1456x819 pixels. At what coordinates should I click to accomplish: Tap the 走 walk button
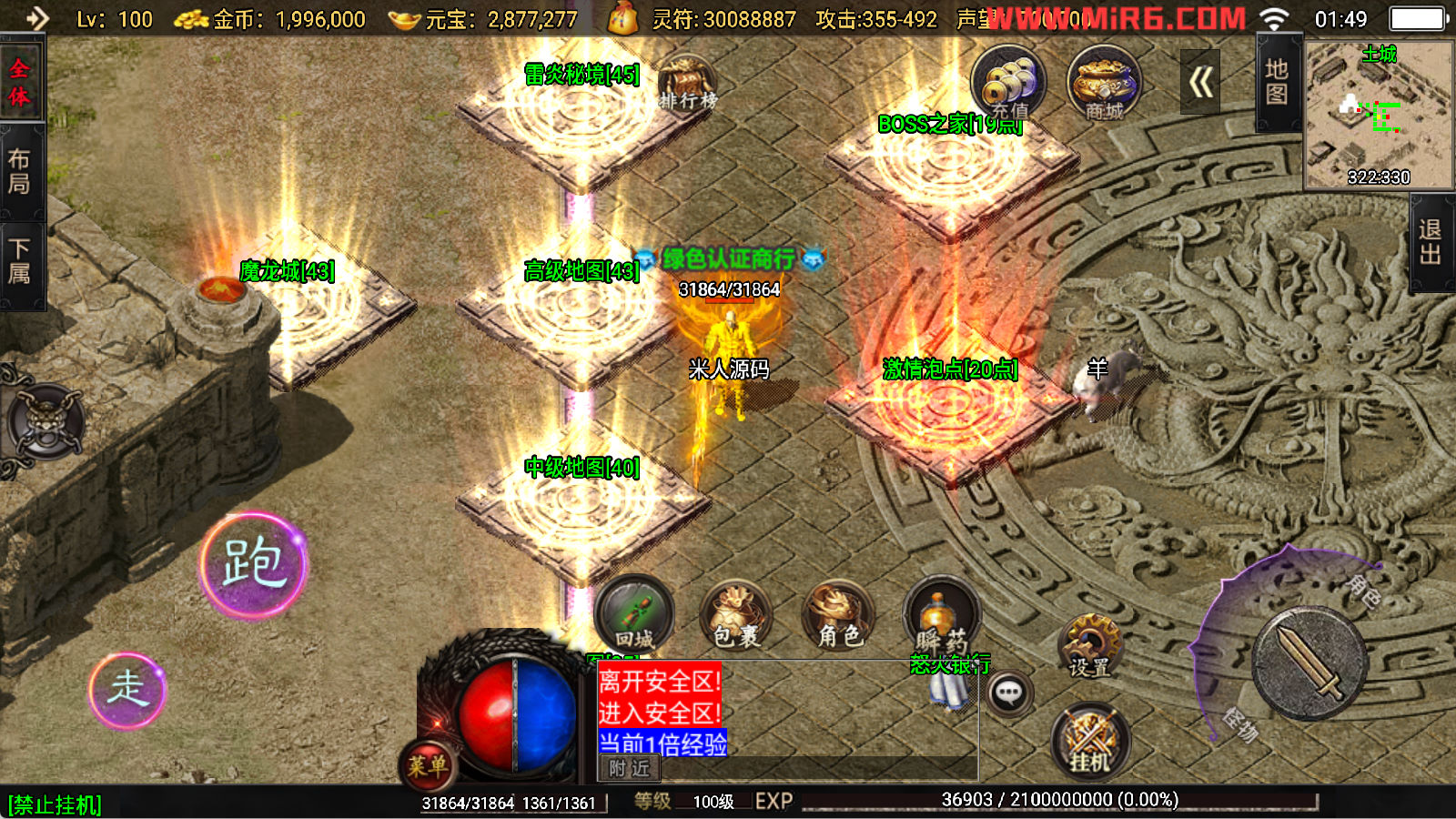click(127, 690)
